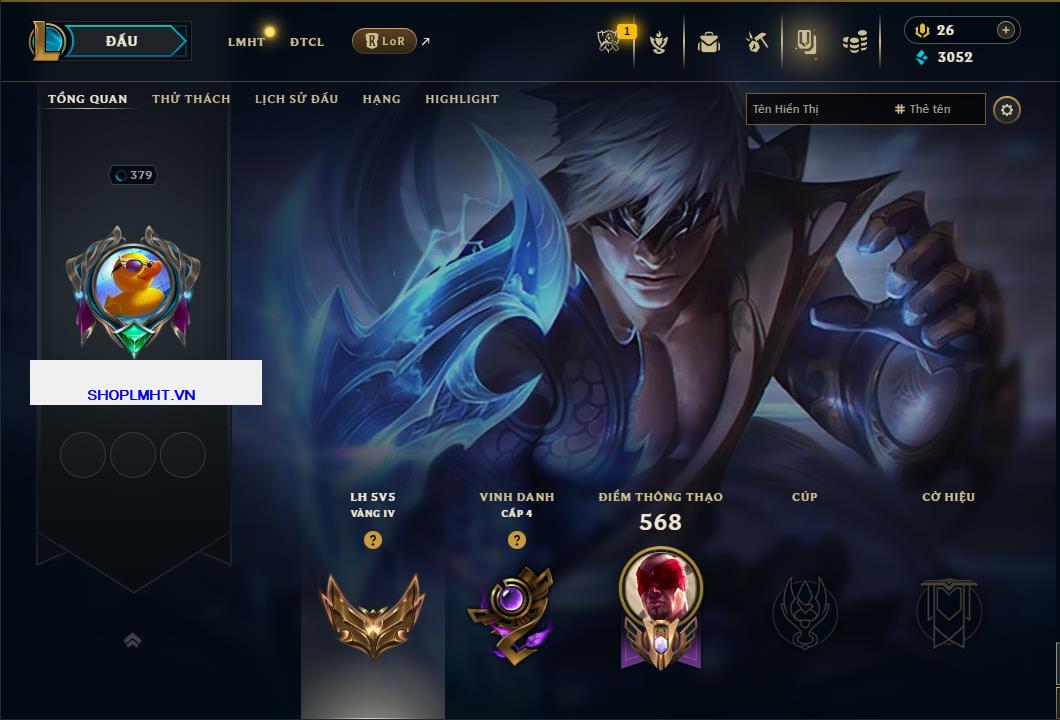Viewport: 1060px width, 720px height.
Task: Click the ĐẤU play button
Action: click(x=122, y=41)
